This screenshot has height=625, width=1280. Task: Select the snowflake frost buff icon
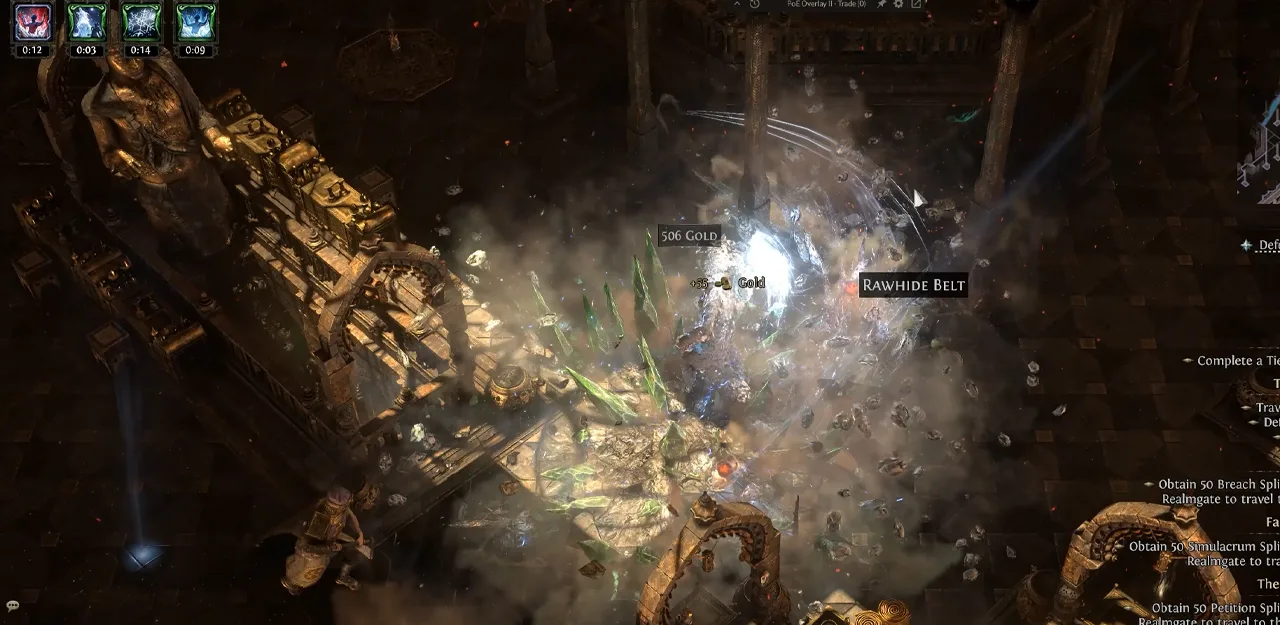(x=141, y=22)
